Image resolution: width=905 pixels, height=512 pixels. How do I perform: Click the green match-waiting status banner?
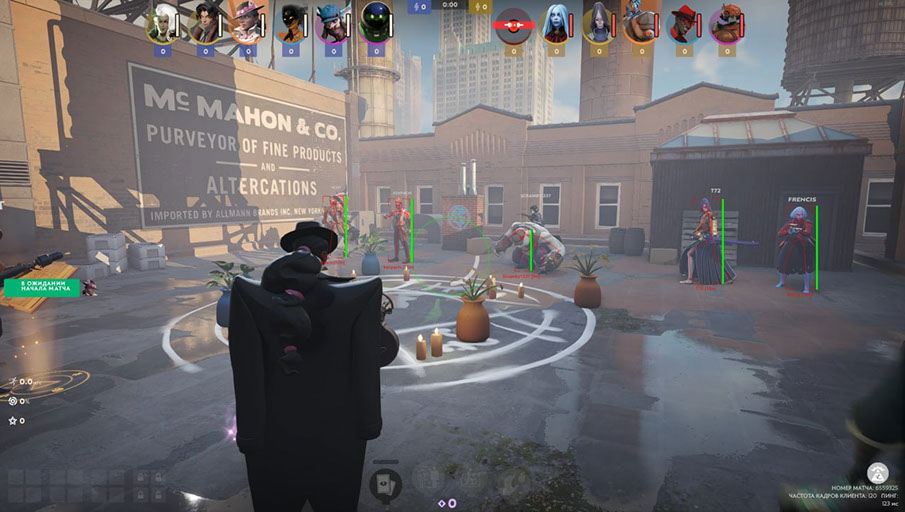(x=41, y=287)
